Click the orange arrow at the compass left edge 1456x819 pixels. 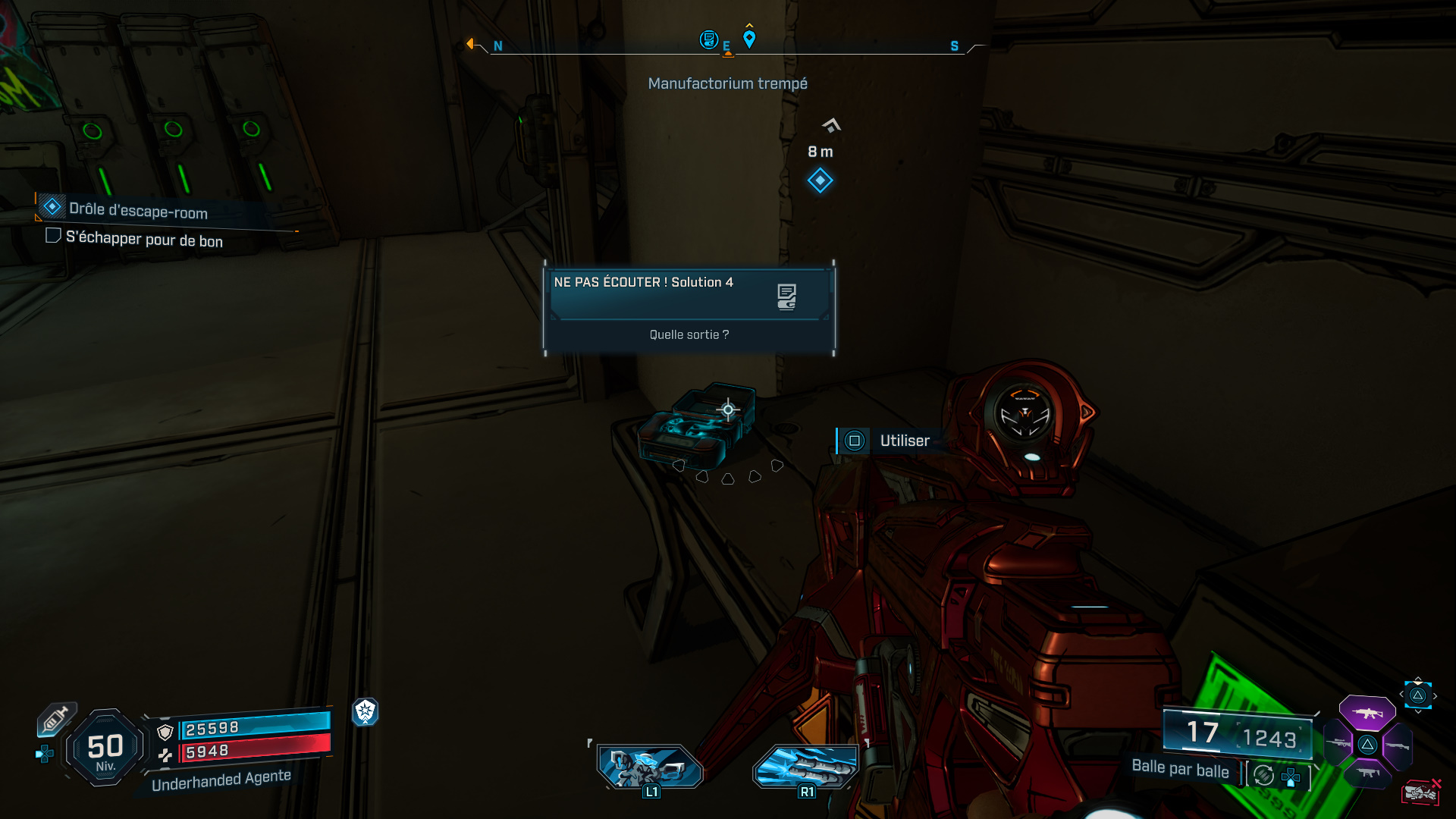pyautogui.click(x=472, y=44)
